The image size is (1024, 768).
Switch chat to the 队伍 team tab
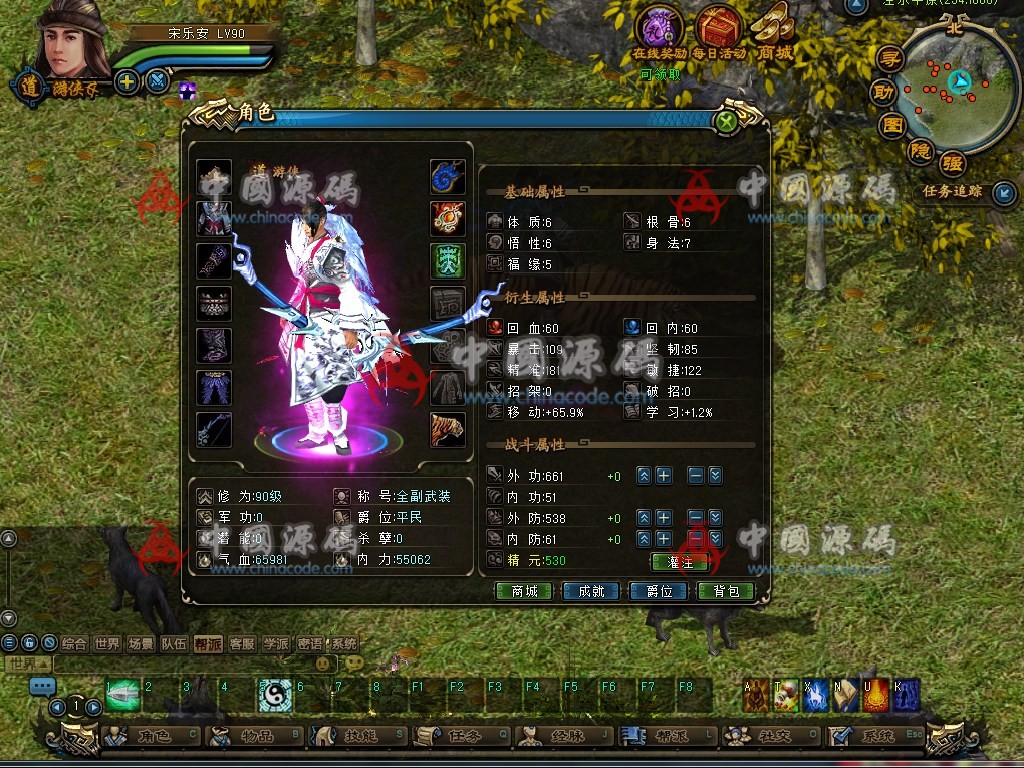(x=174, y=644)
